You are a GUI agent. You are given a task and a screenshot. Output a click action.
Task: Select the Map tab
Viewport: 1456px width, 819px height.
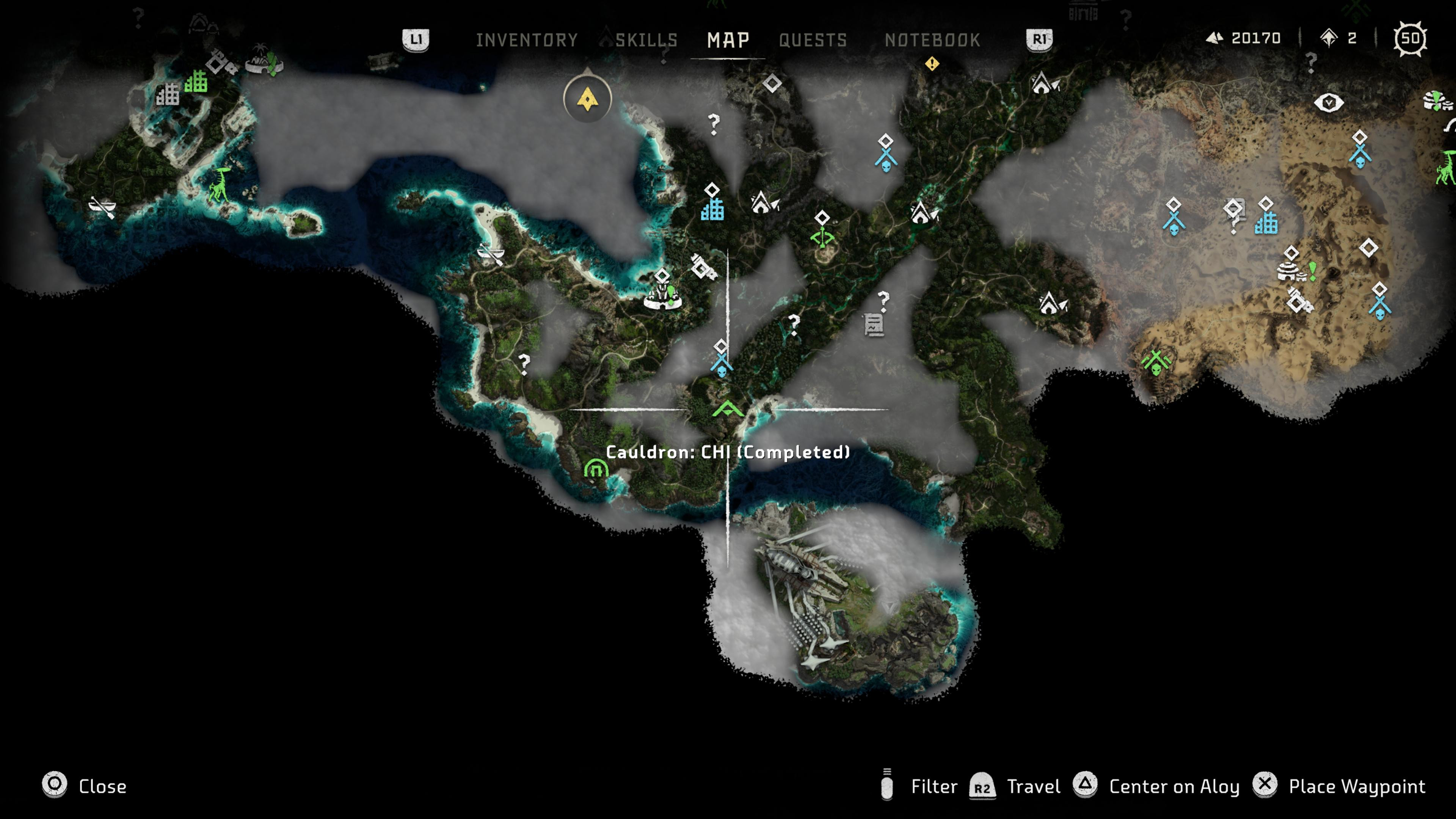click(x=728, y=40)
